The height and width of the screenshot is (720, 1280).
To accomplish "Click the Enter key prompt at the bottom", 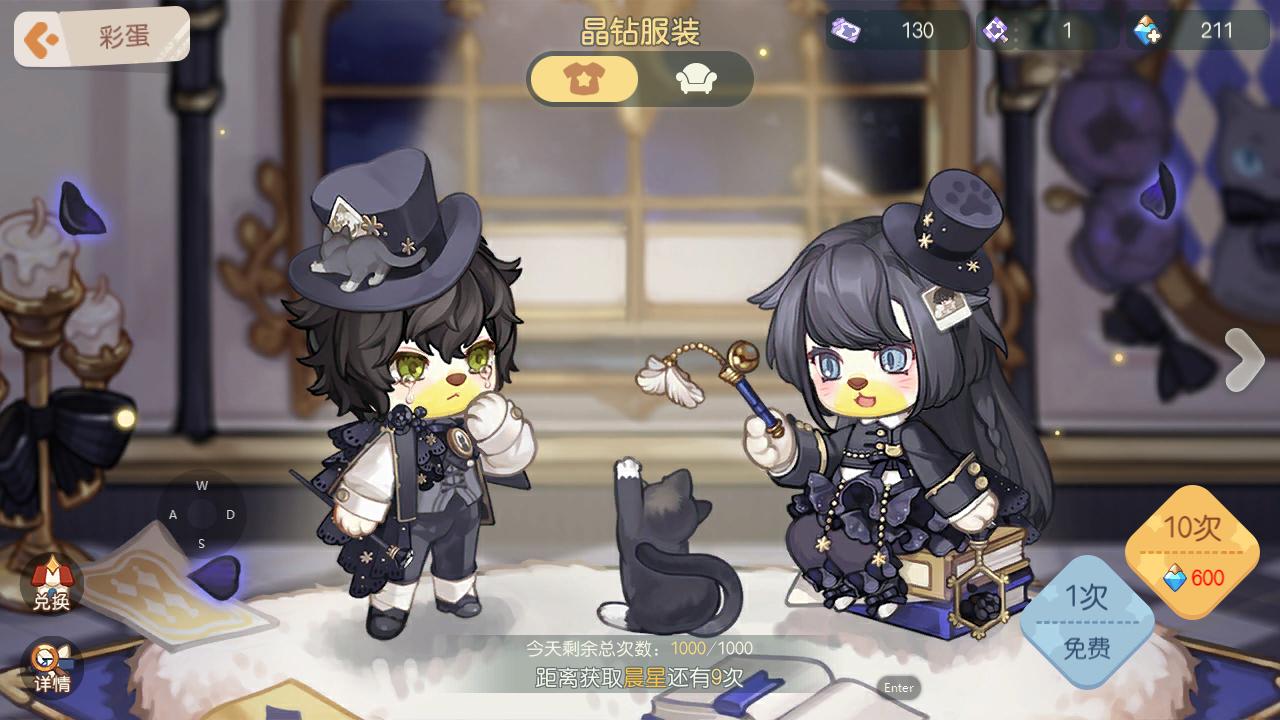I will (898, 688).
